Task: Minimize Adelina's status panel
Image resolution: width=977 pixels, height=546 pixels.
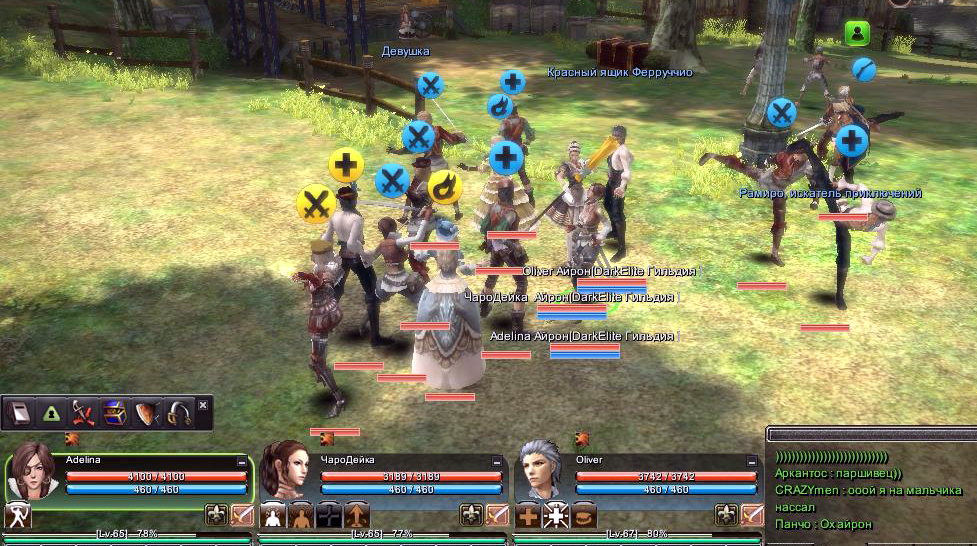Action: click(241, 462)
